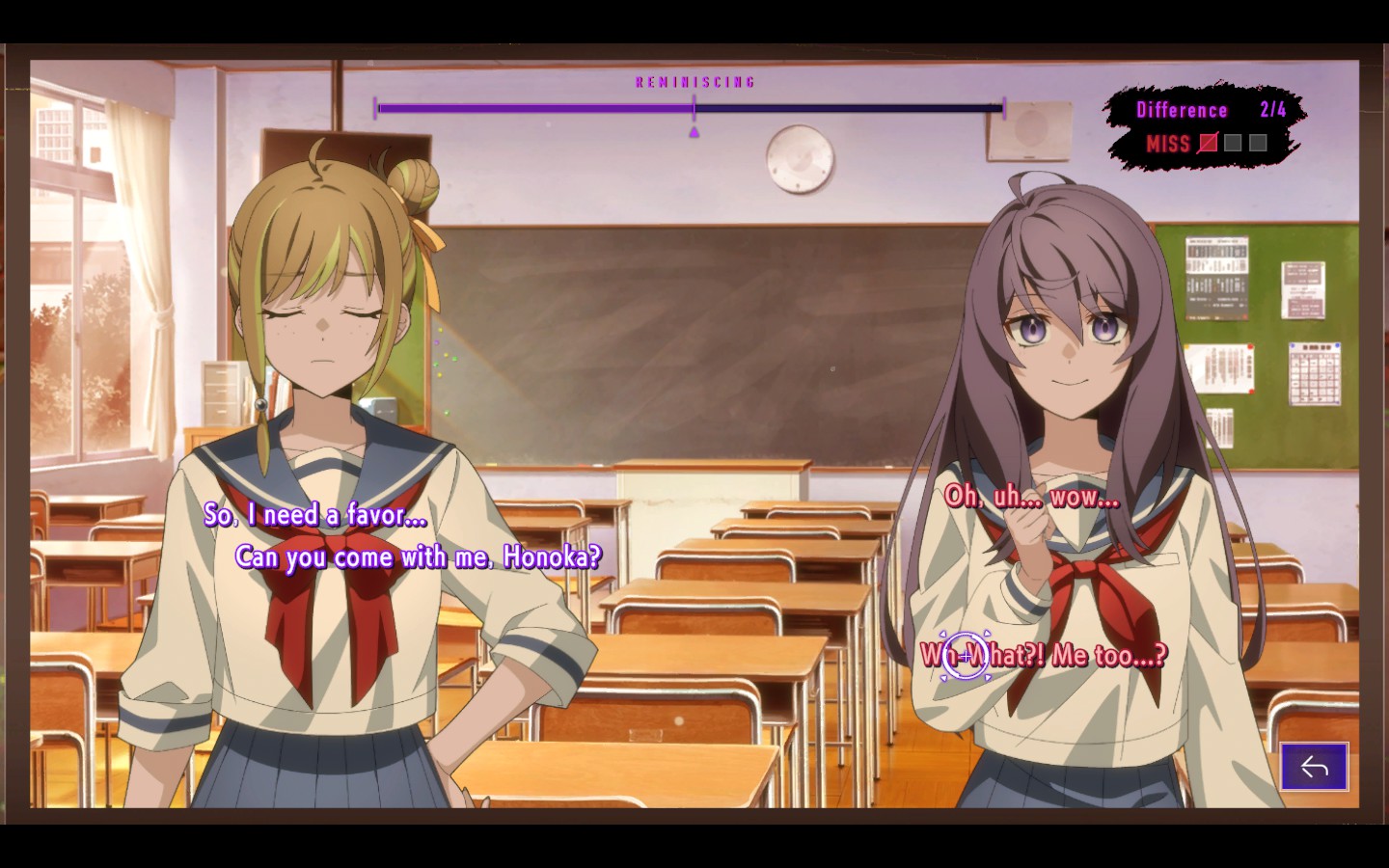Click the crossed-out red MISS square
1389x868 pixels.
(1209, 143)
